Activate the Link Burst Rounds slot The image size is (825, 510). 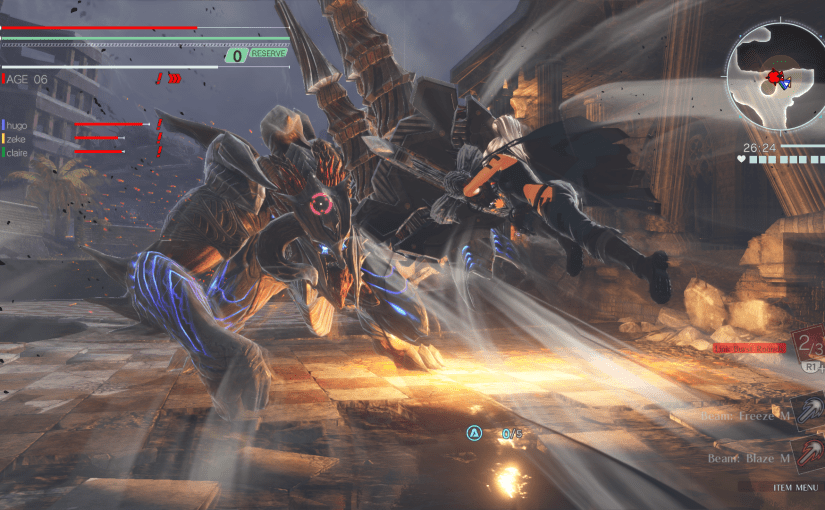click(x=808, y=348)
